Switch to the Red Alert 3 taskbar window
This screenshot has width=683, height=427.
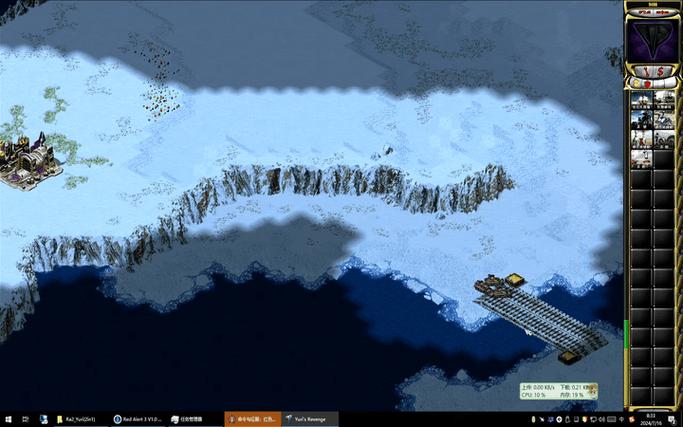137,419
